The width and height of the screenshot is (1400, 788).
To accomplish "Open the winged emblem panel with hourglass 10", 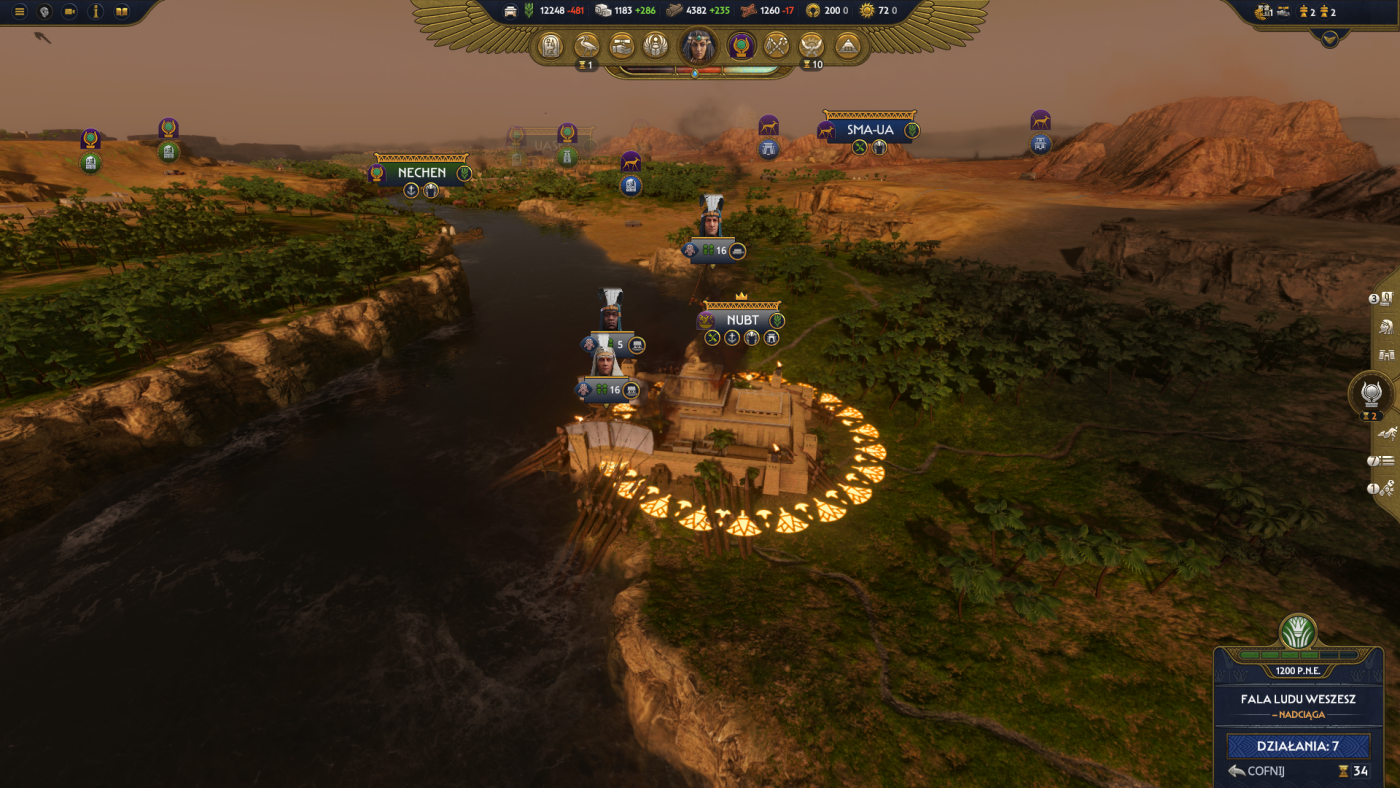I will (812, 46).
